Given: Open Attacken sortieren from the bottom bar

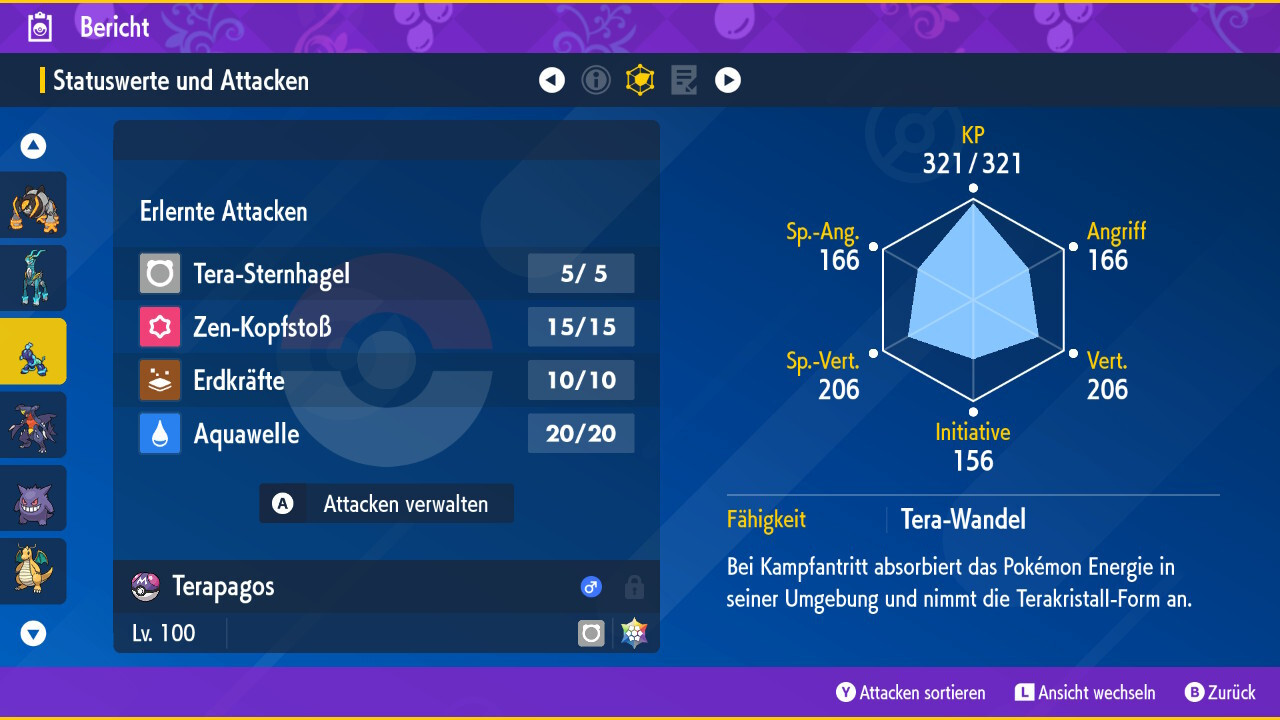Looking at the screenshot, I should 909,692.
